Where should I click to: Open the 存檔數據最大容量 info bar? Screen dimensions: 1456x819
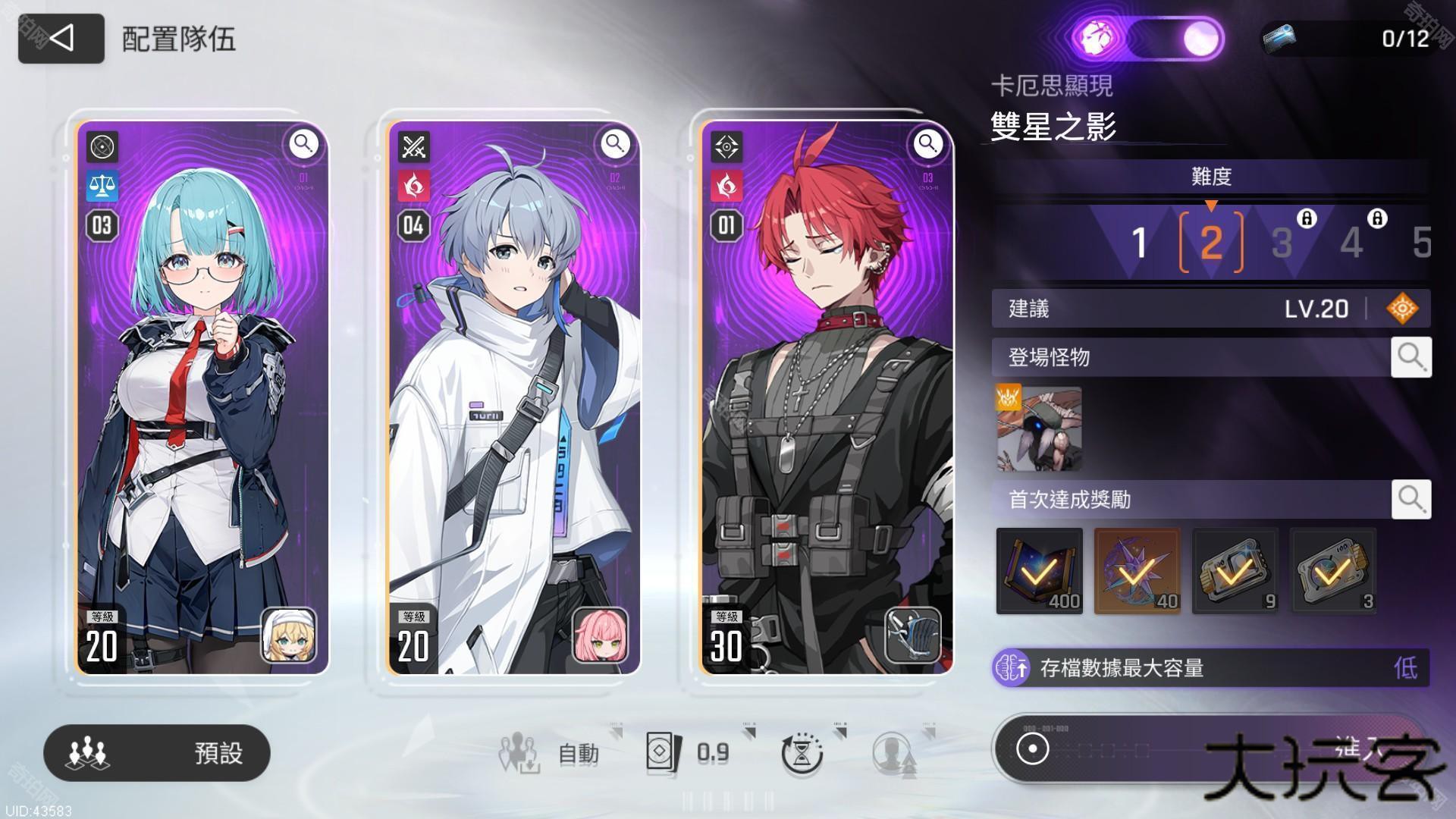coord(1210,668)
